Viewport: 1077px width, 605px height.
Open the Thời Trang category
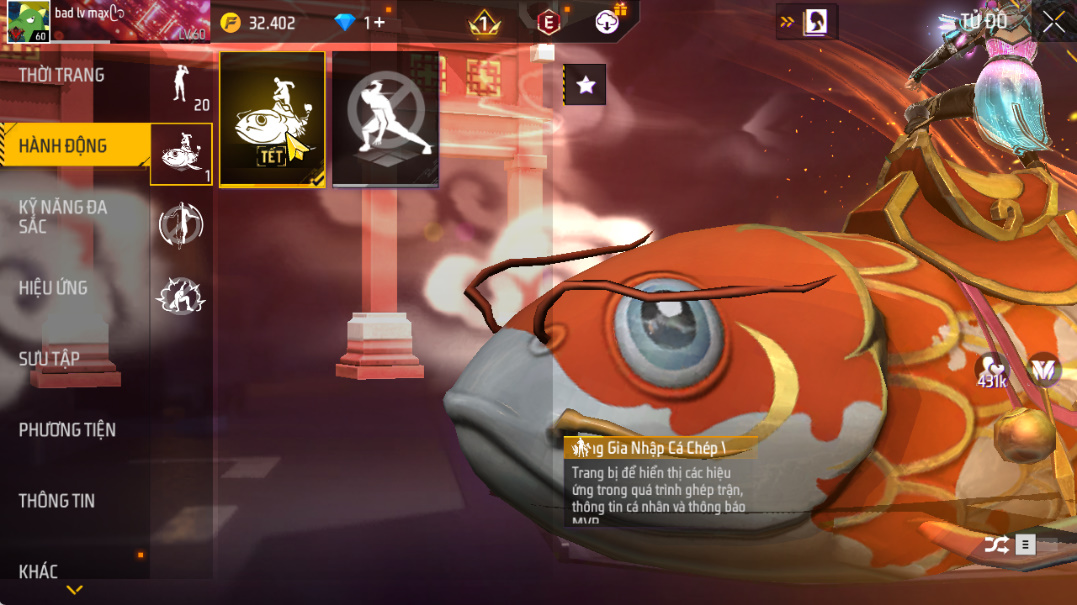click(62, 76)
